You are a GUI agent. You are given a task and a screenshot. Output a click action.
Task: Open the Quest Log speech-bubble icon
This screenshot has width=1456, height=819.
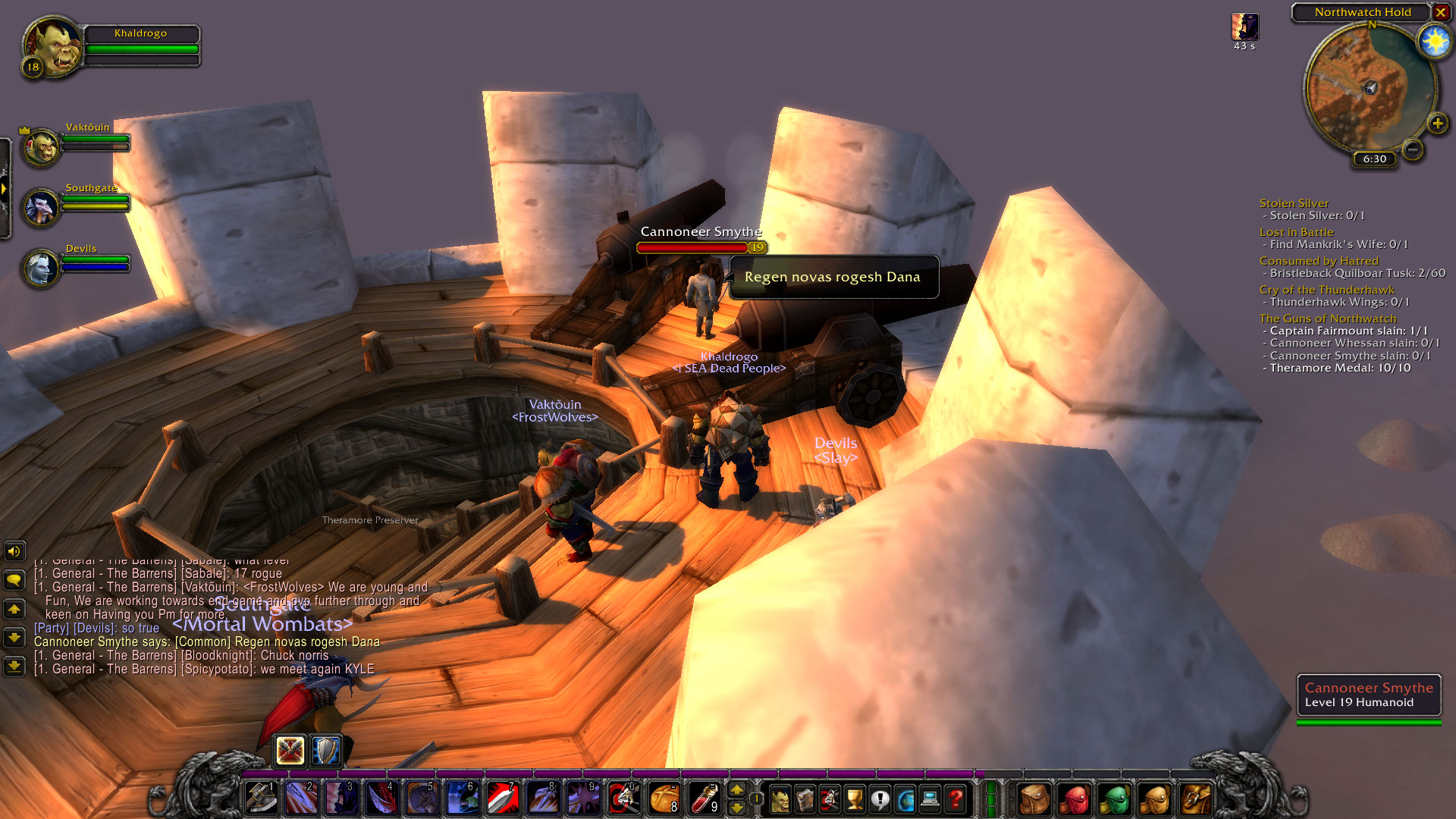880,798
